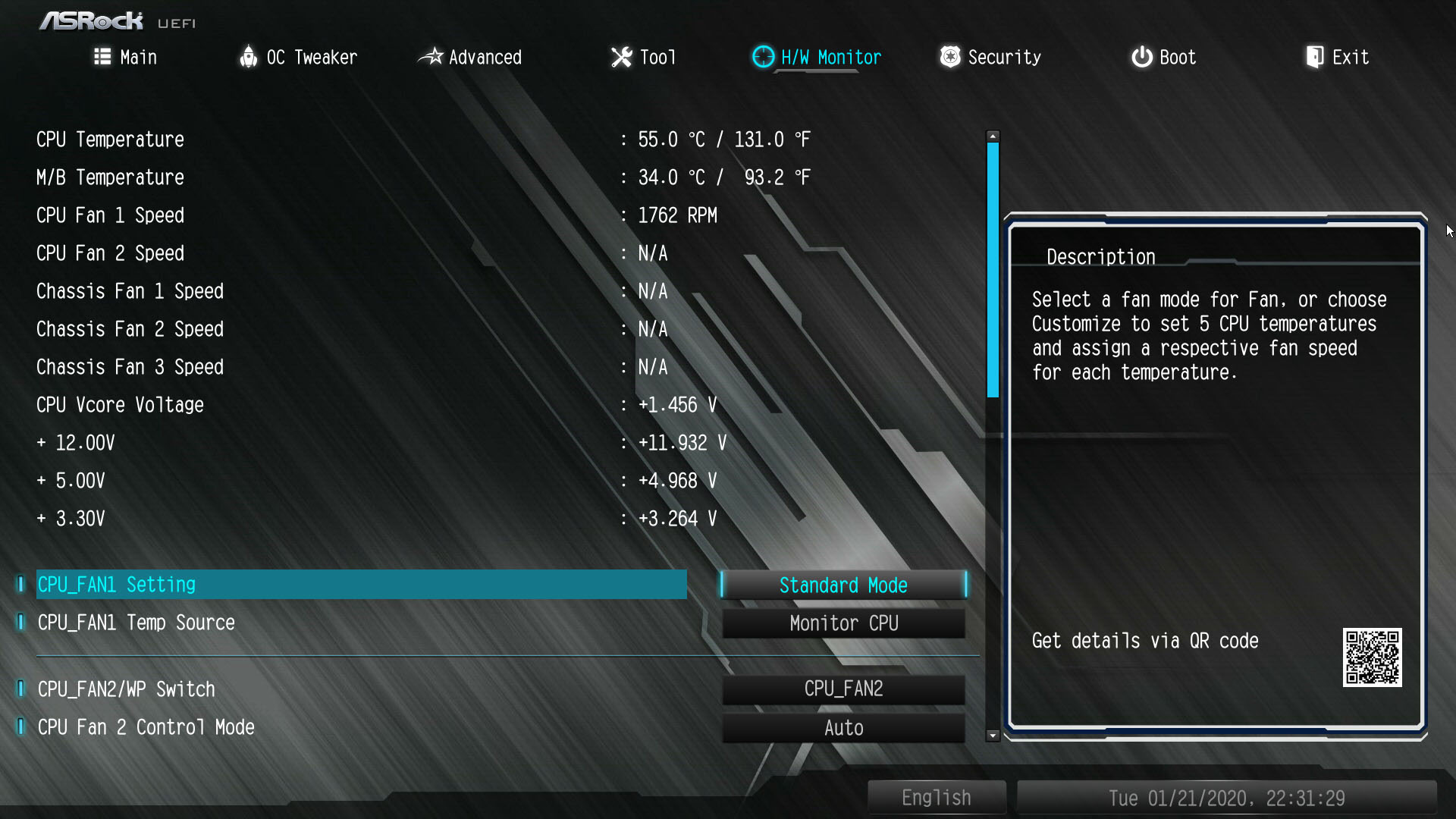Change the Monitor CPU temp source

pos(843,623)
